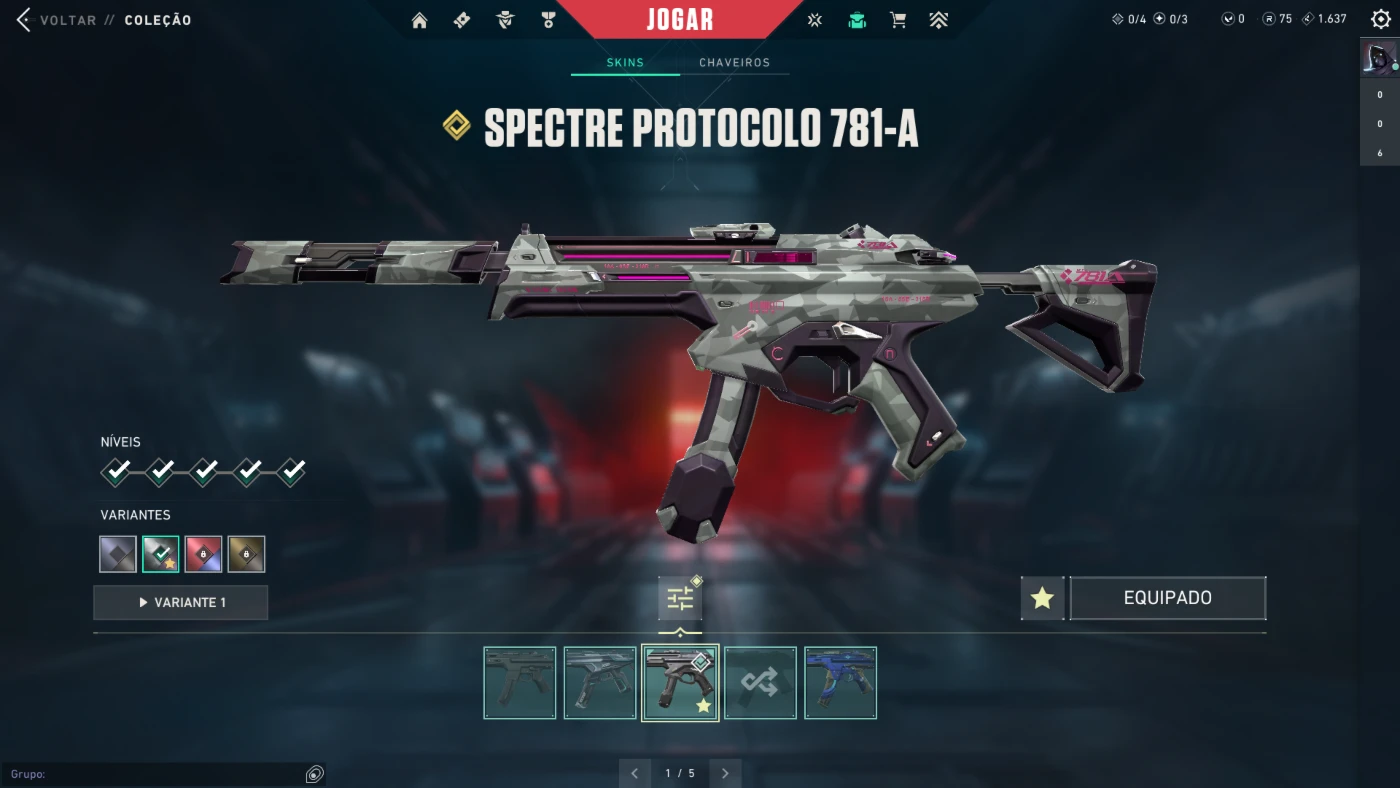Screen dimensions: 1400x788
Task: Click the EQUIPADO button
Action: [1167, 598]
